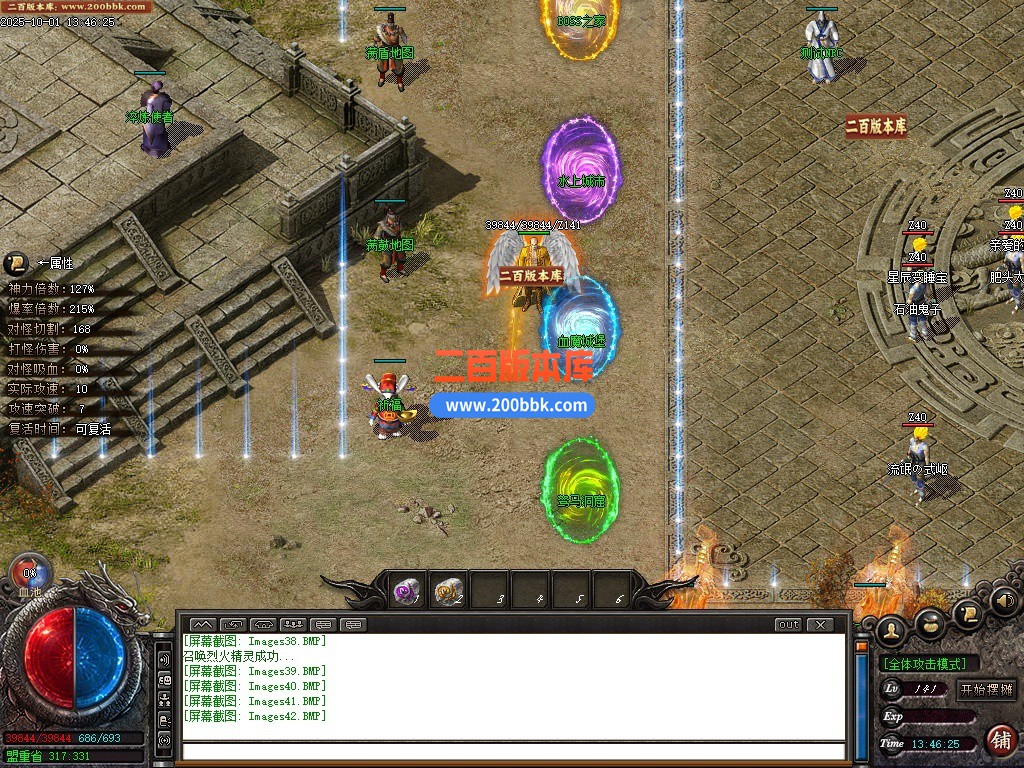Toggle the sound speaker icon
1024x768 pixels.
click(x=1004, y=601)
